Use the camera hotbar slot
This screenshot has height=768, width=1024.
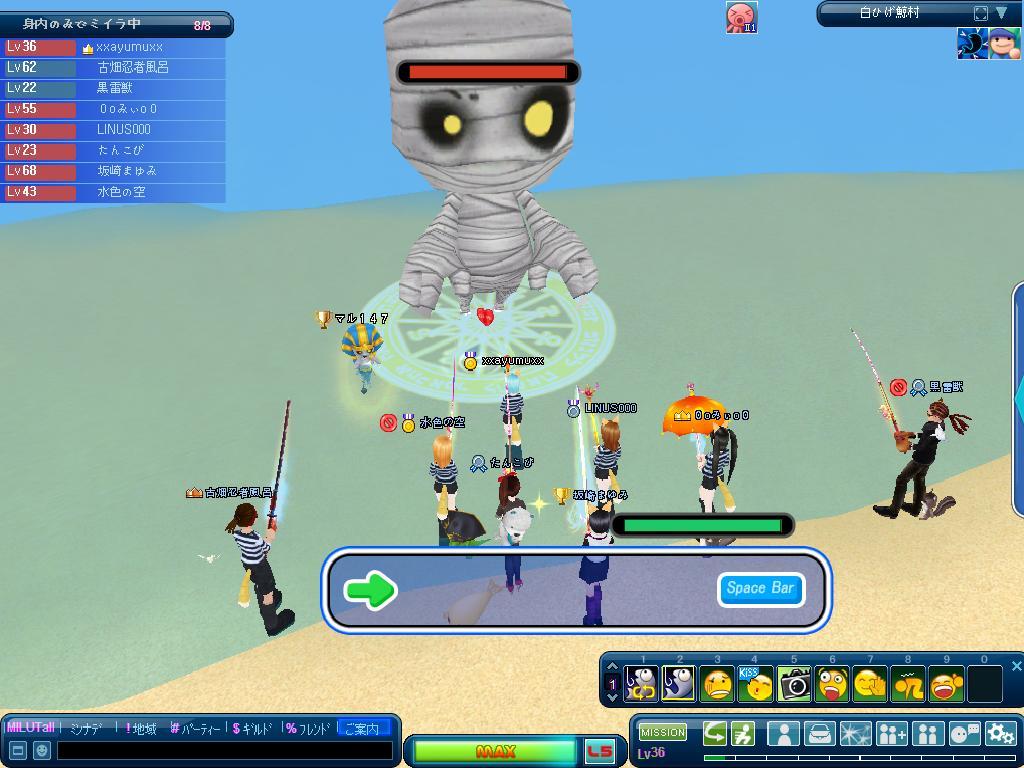795,684
